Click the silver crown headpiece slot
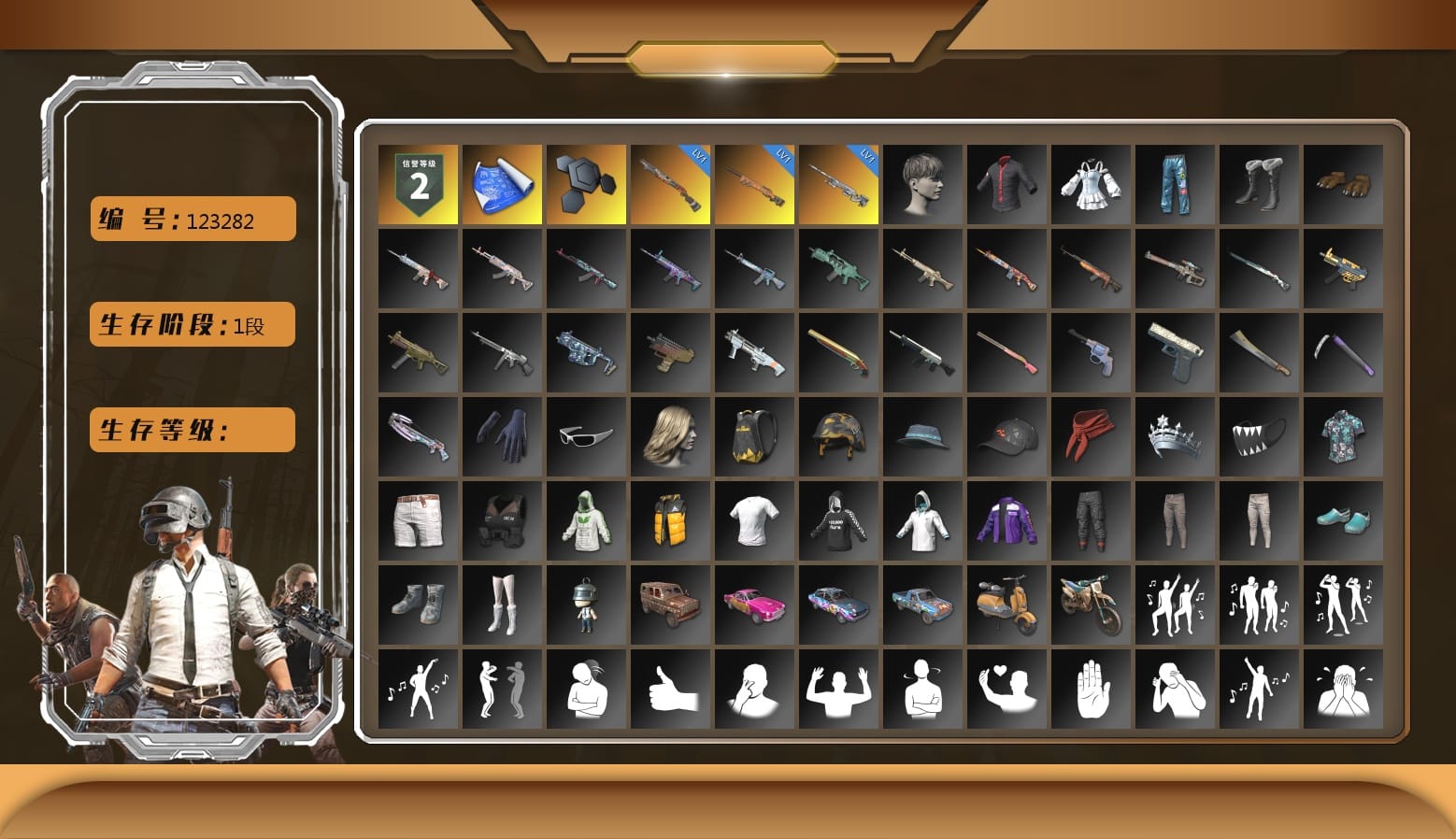Viewport: 1456px width, 839px height. pos(1175,436)
